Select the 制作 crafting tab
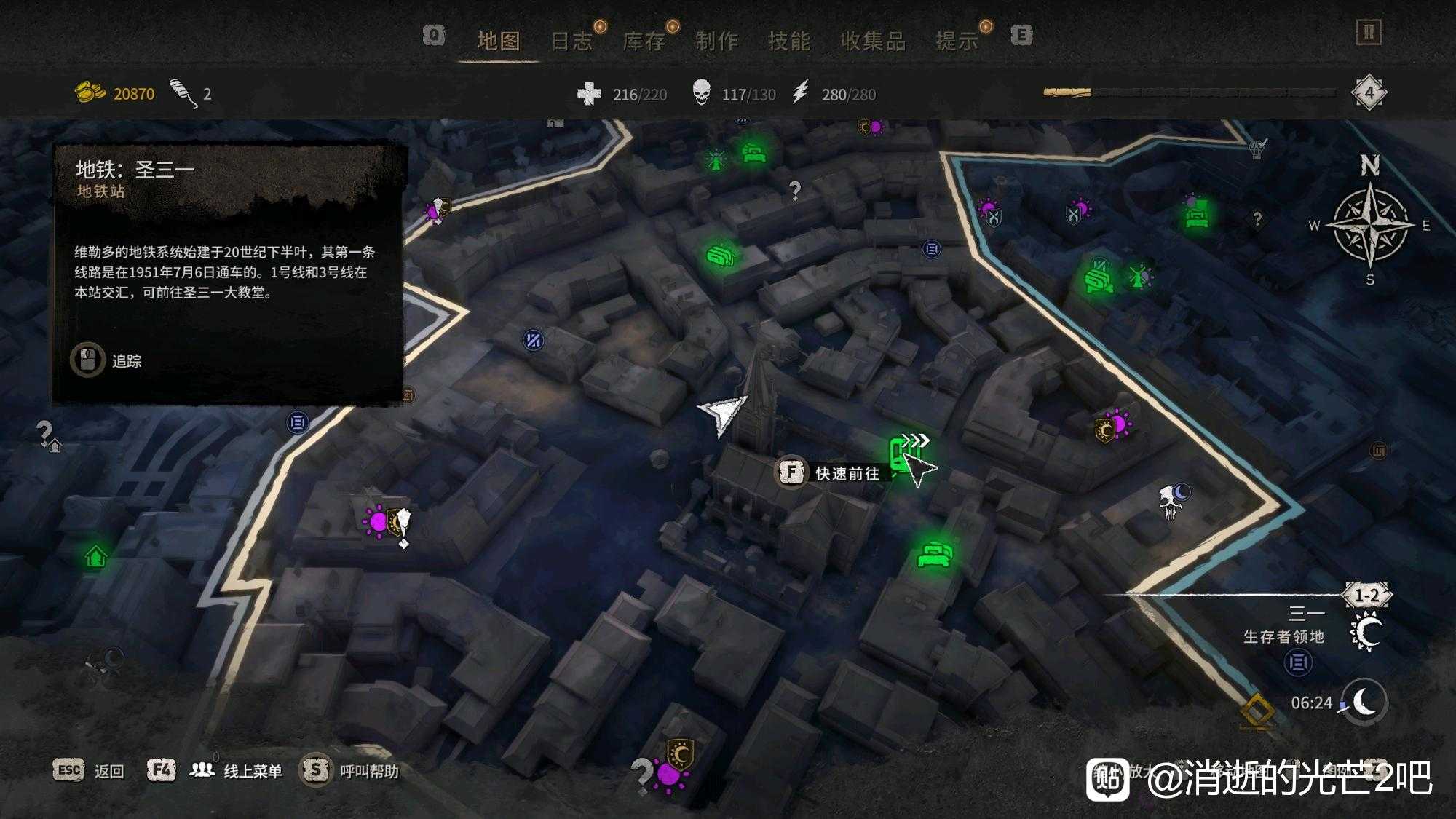The image size is (1456, 819). 716,41
